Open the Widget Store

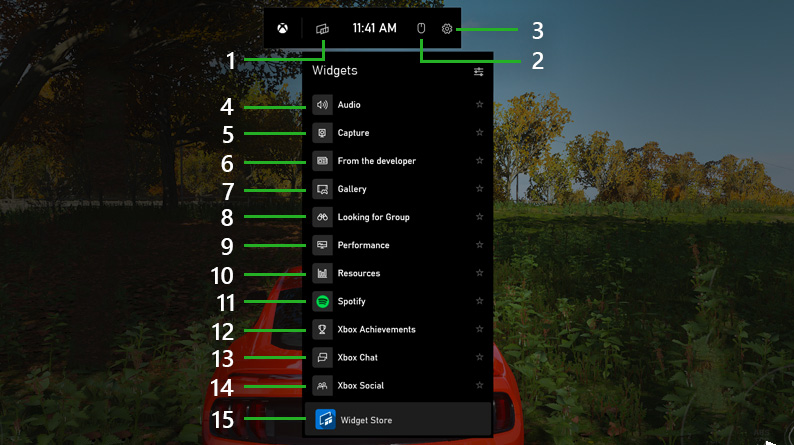pos(366,420)
